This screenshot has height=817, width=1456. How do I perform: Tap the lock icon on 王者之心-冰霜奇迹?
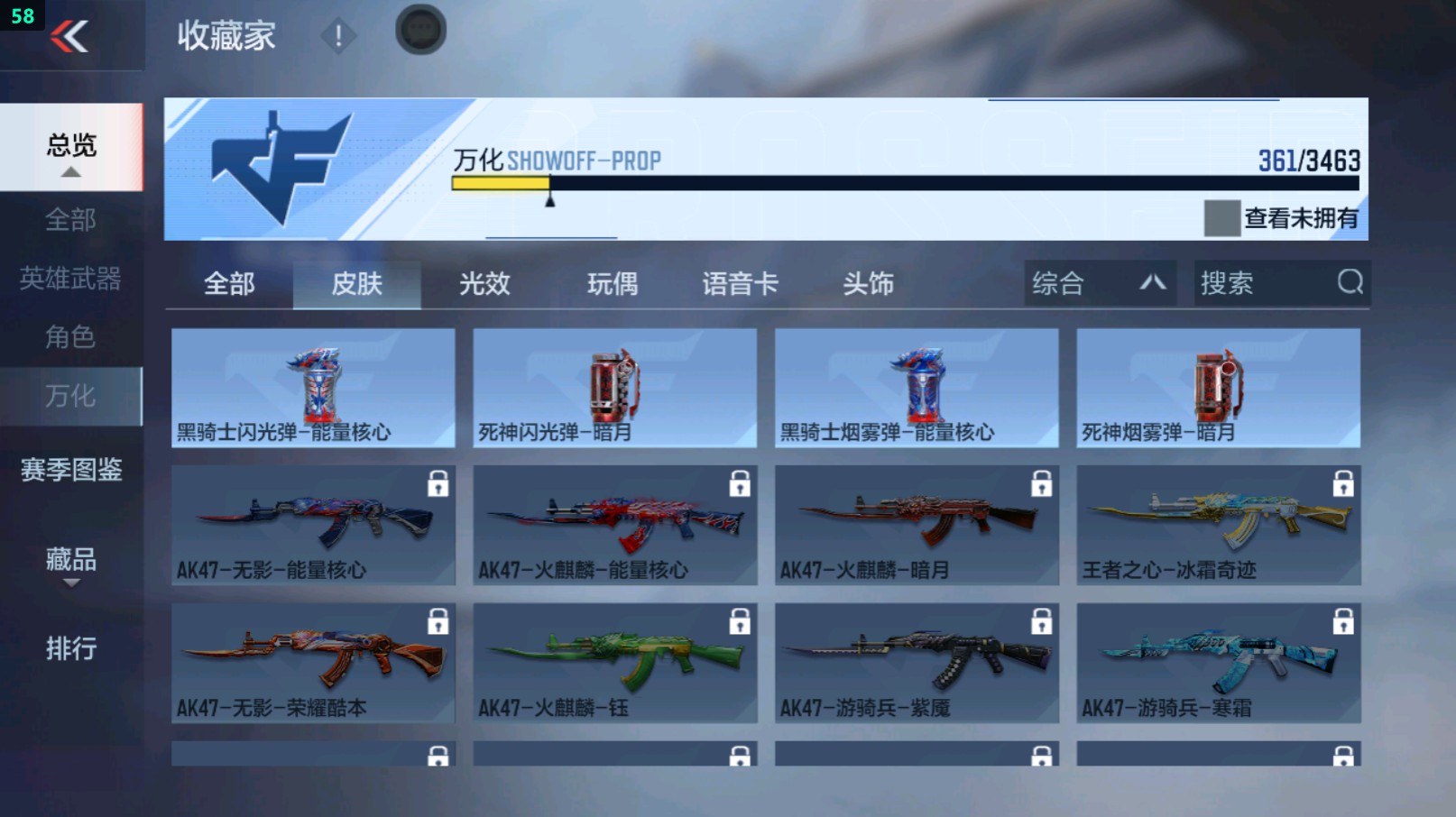click(x=1343, y=484)
